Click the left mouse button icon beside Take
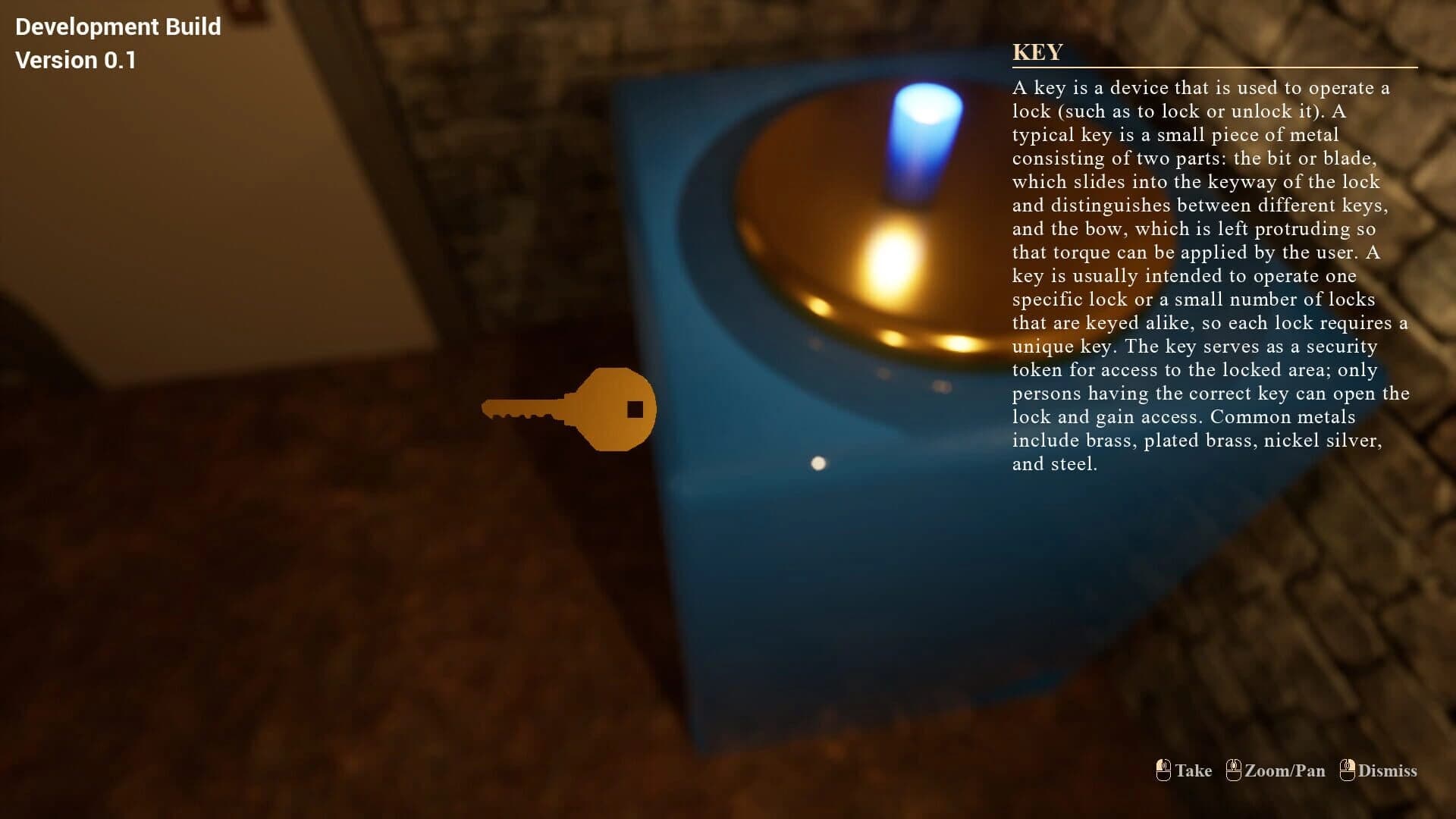Viewport: 1456px width, 819px height. (x=1163, y=770)
